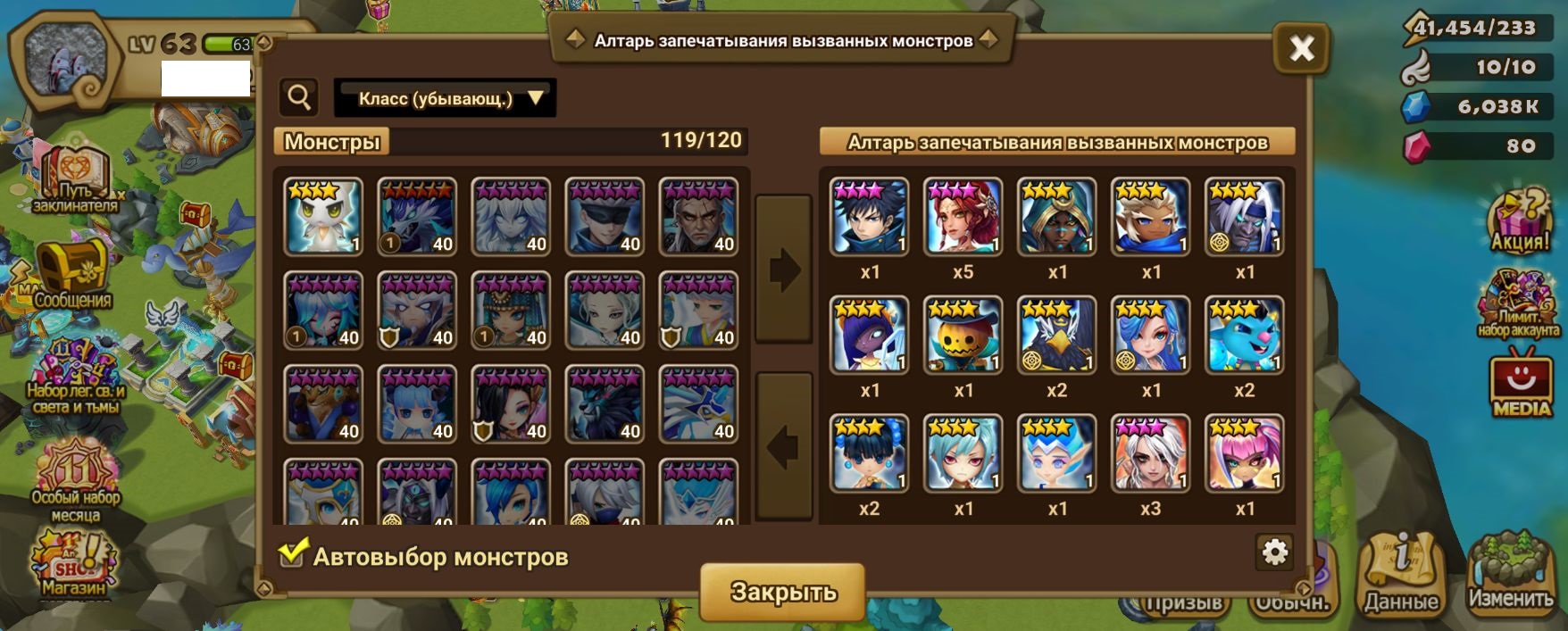Choose the pumpkin-head monster in the altar
This screenshot has height=631, width=1568.
pos(963,335)
